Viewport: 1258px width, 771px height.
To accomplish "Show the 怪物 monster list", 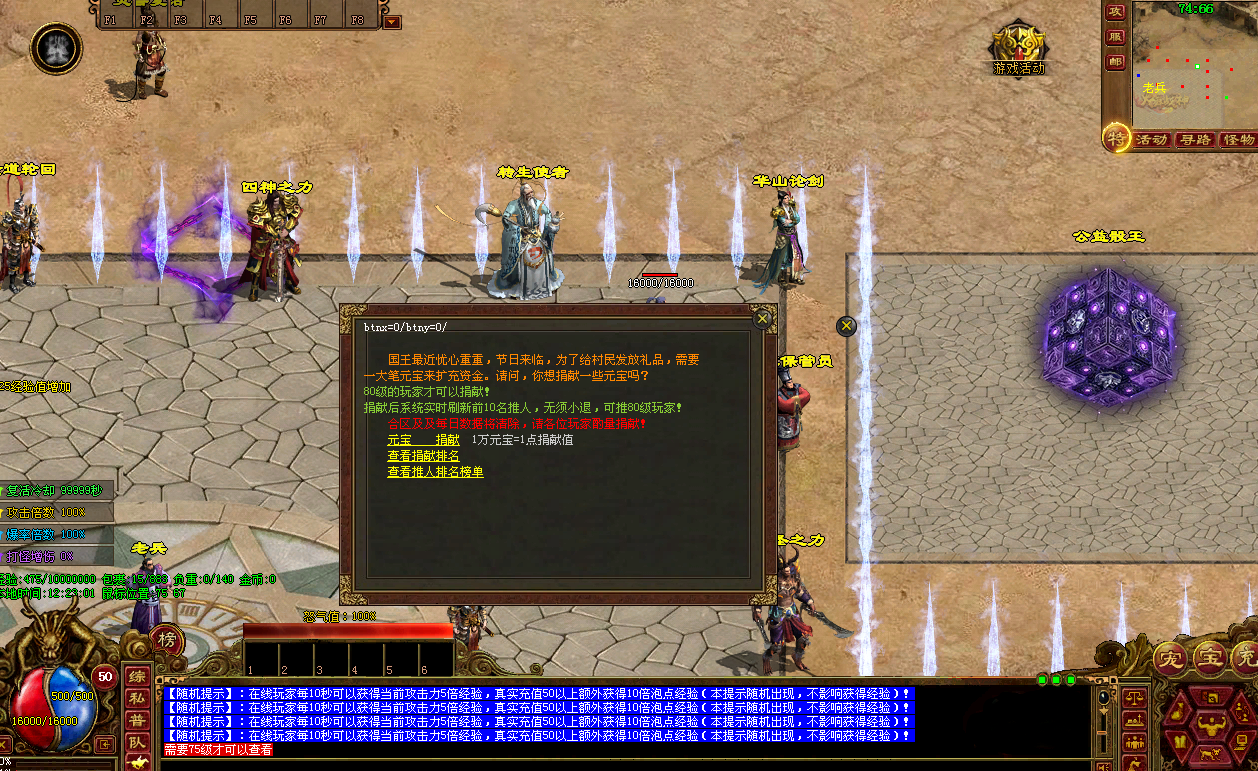I will [x=1238, y=140].
